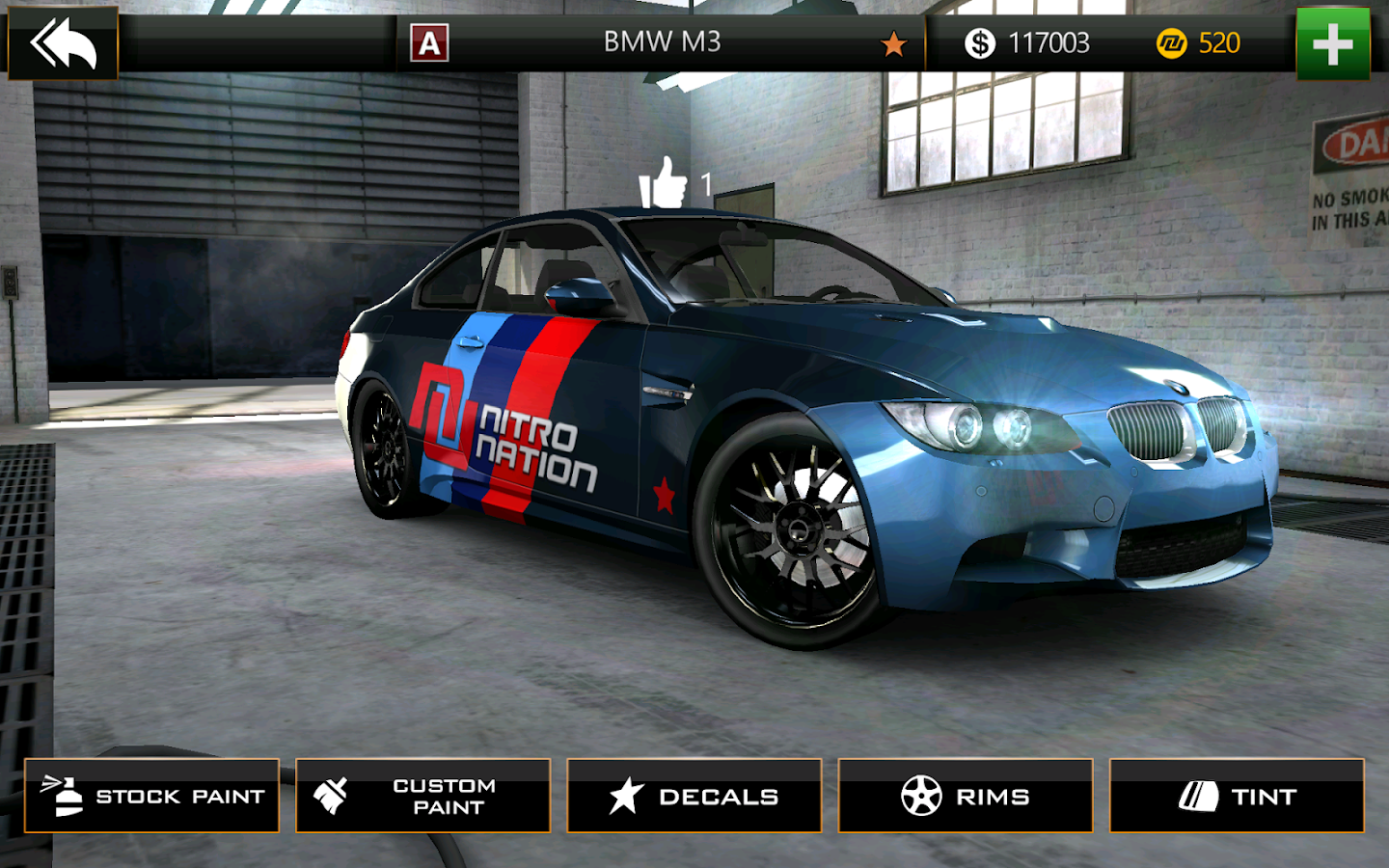Click the orange favorite star next to BMW M3
Screen dimensions: 1389x868
(x=895, y=42)
